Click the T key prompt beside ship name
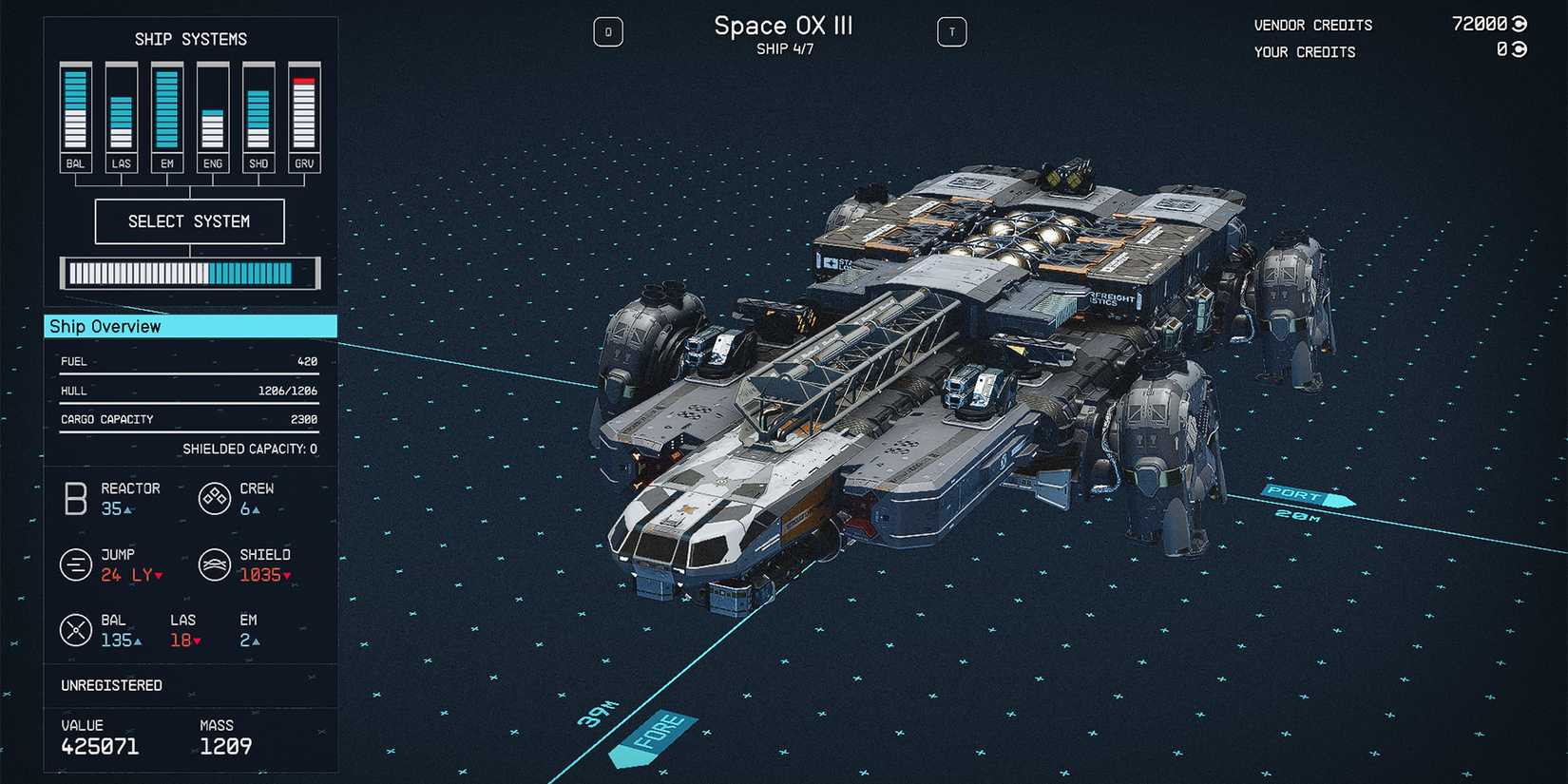 [952, 31]
